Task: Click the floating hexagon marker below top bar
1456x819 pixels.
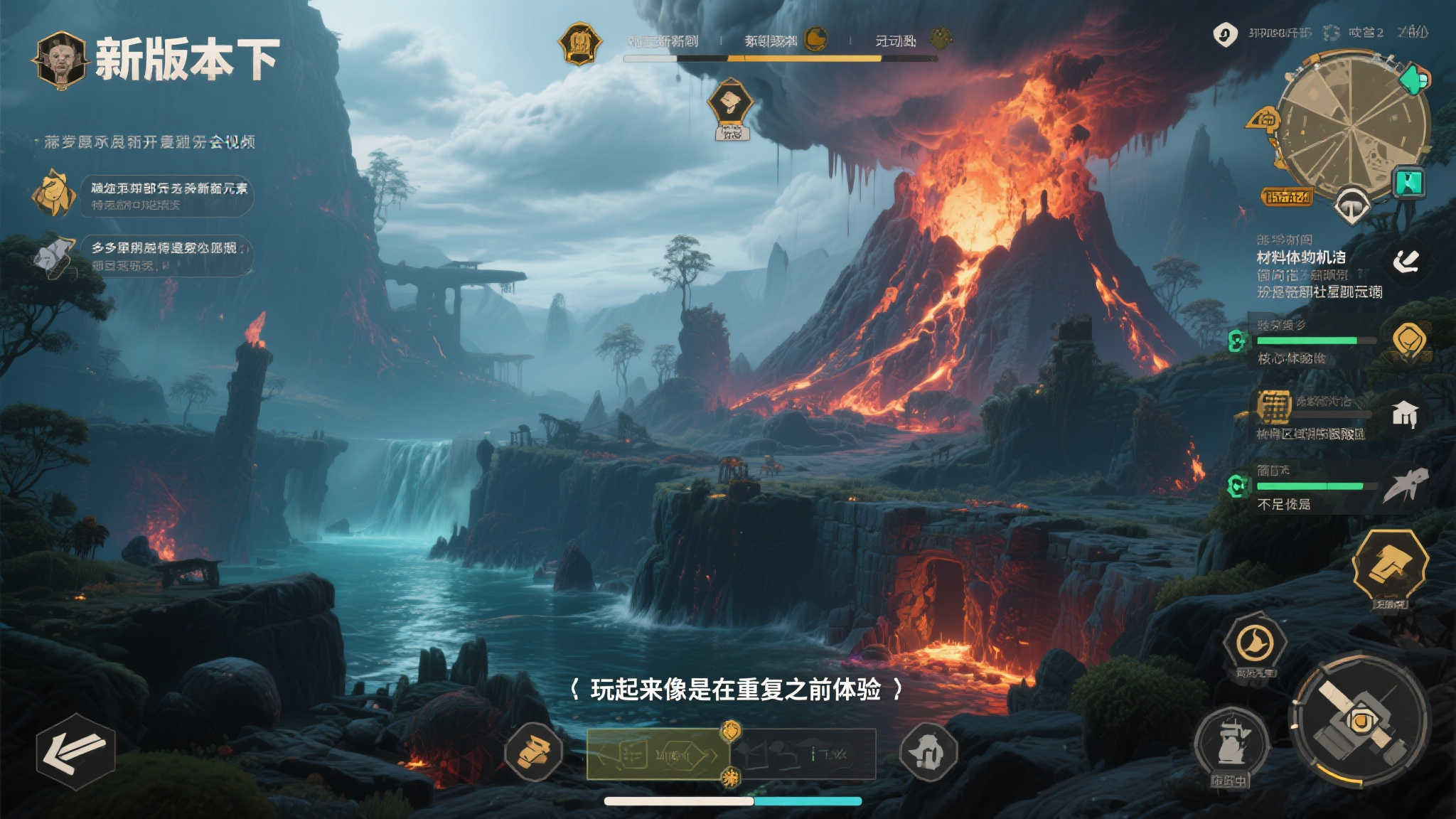Action: coord(730,104)
